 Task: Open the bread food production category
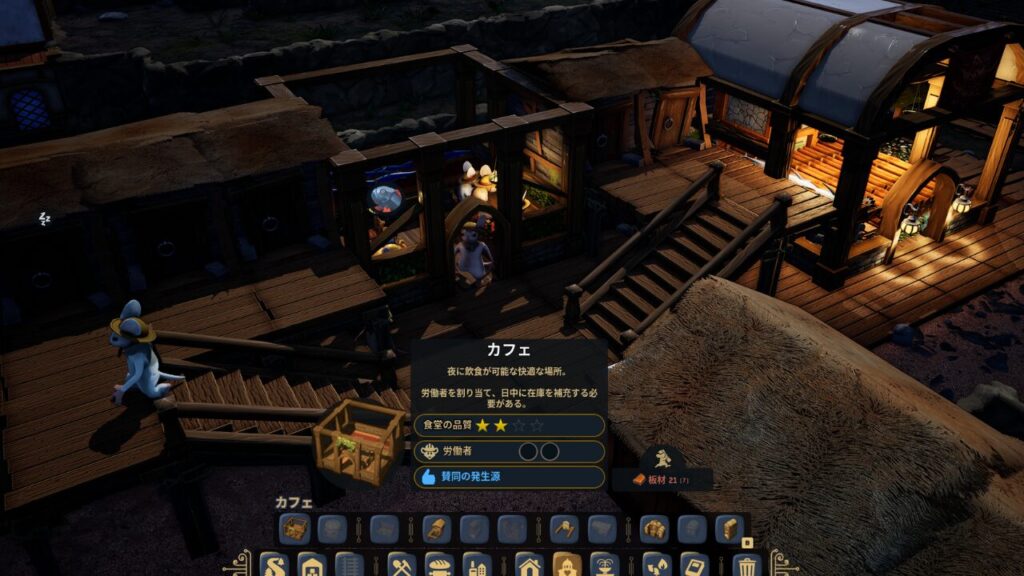439,565
